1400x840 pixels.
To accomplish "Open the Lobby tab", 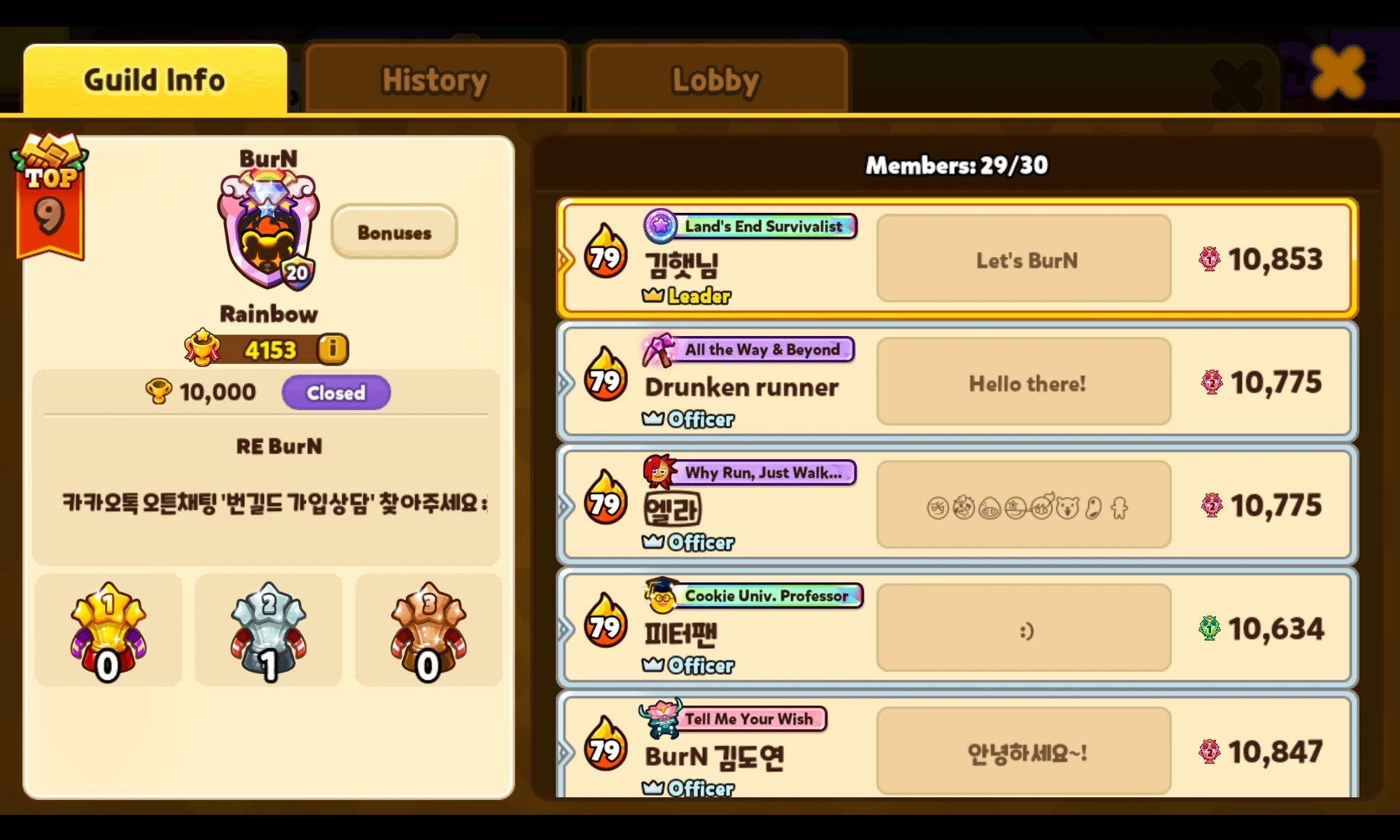I will click(715, 78).
